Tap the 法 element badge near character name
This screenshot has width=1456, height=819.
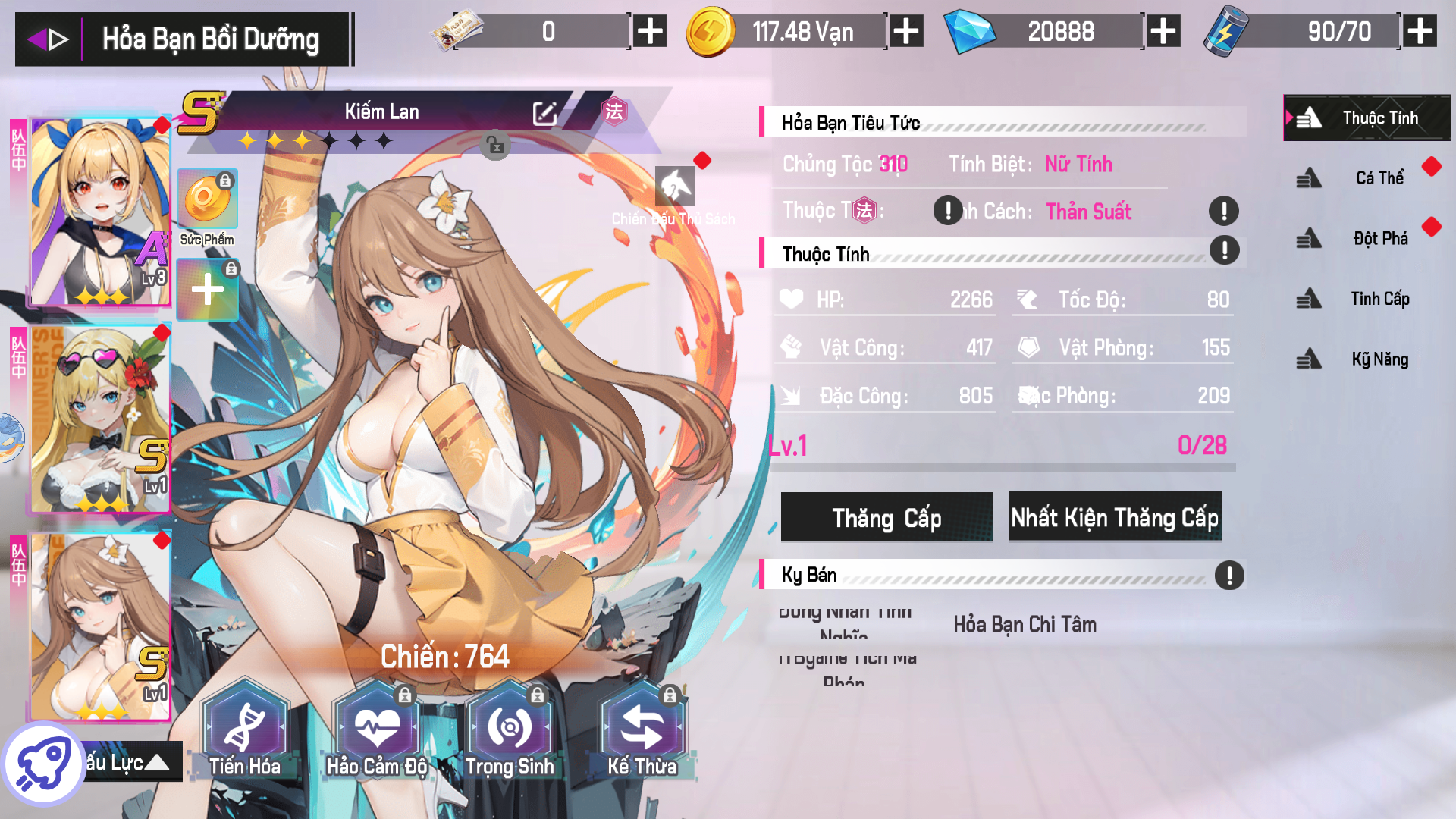coord(616,111)
